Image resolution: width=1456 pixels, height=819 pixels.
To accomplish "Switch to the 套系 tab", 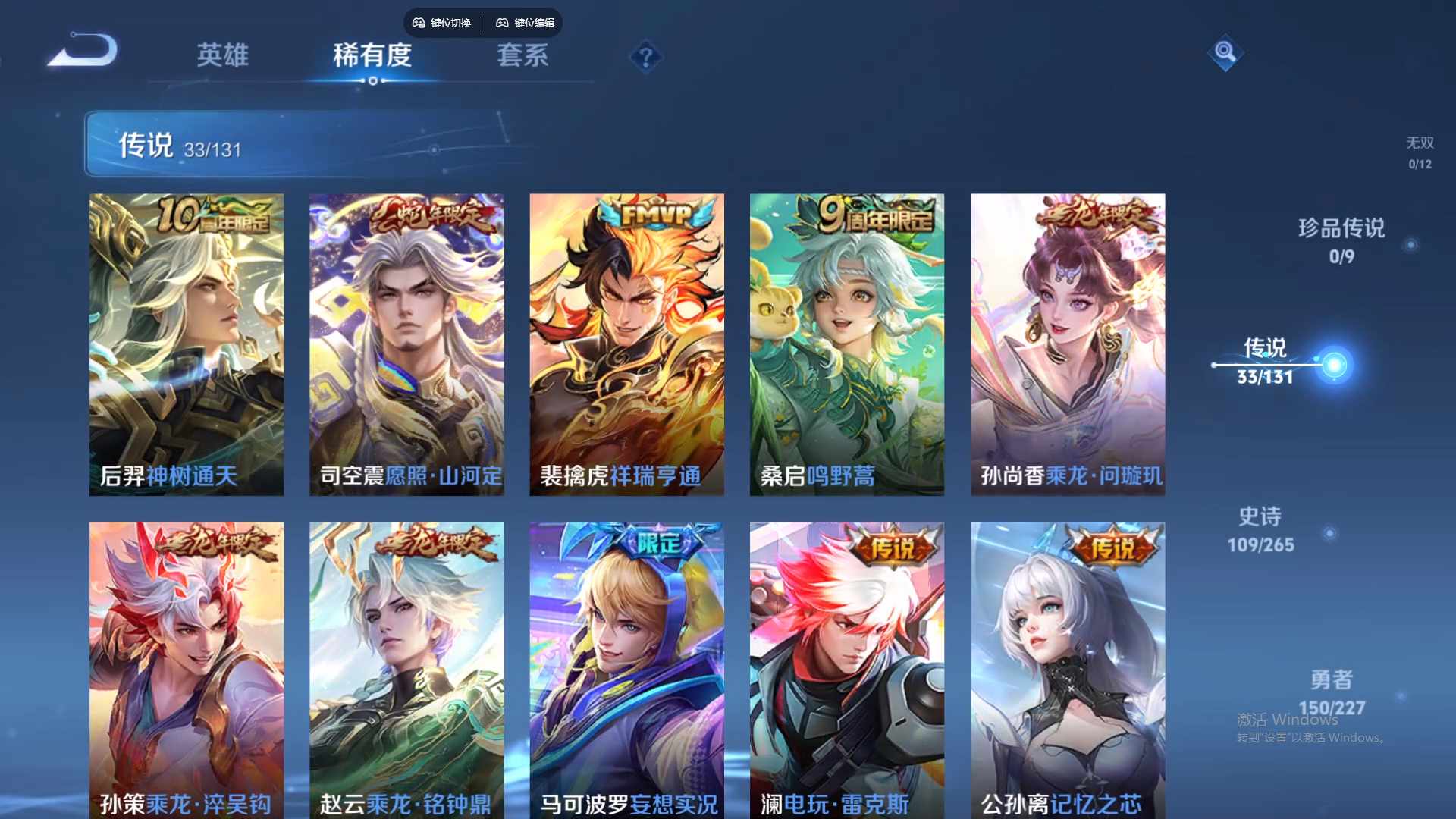I will point(522,55).
